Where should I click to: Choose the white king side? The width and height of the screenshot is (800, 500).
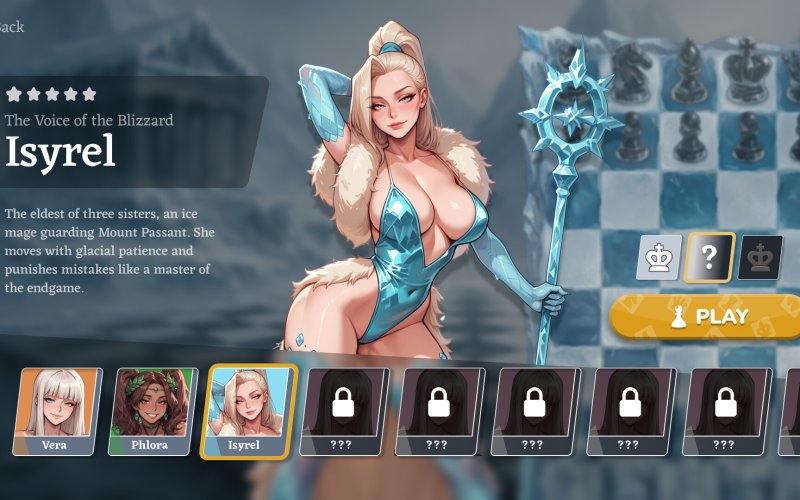[x=659, y=258]
